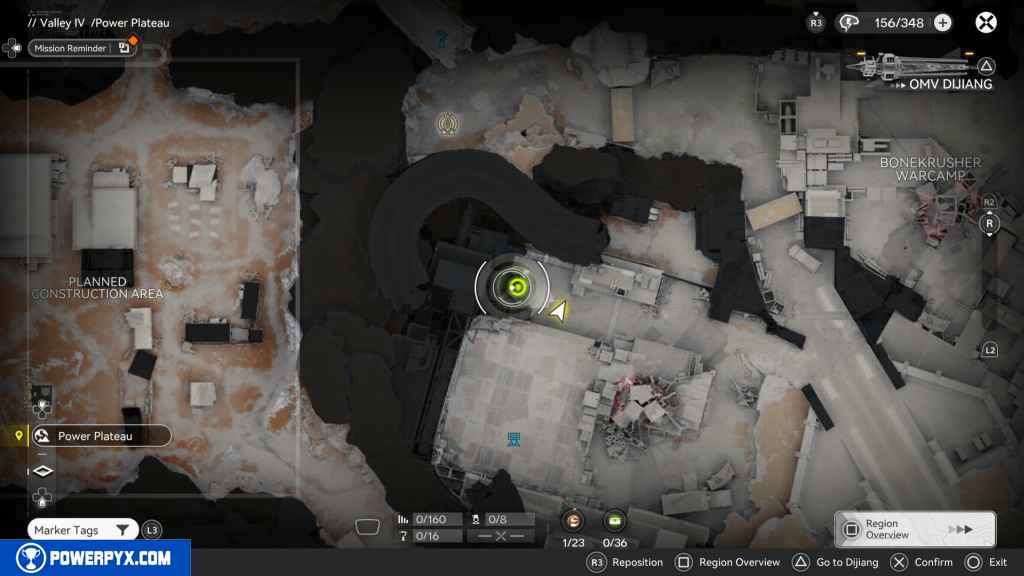1024x576 pixels.
Task: Click the yellow emblem marker on map
Action: [447, 124]
